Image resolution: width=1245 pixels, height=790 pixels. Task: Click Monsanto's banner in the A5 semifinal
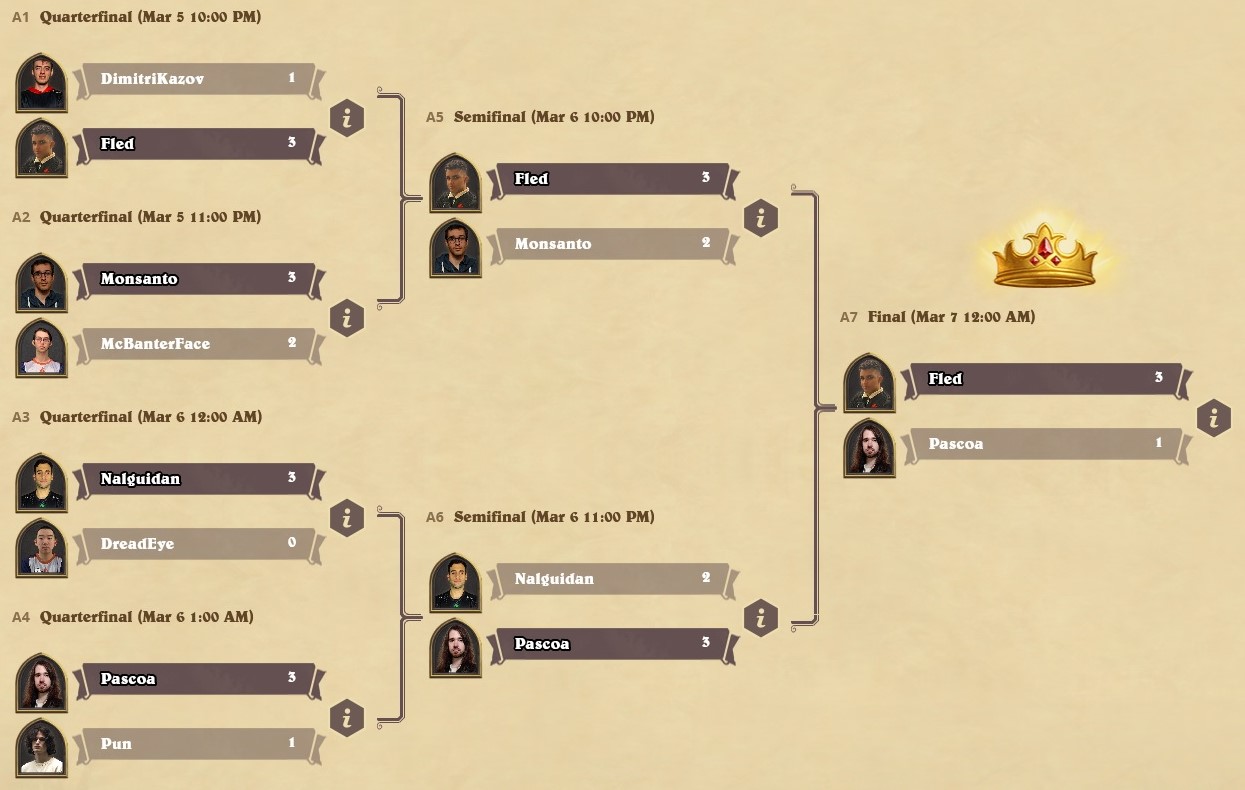[x=611, y=244]
